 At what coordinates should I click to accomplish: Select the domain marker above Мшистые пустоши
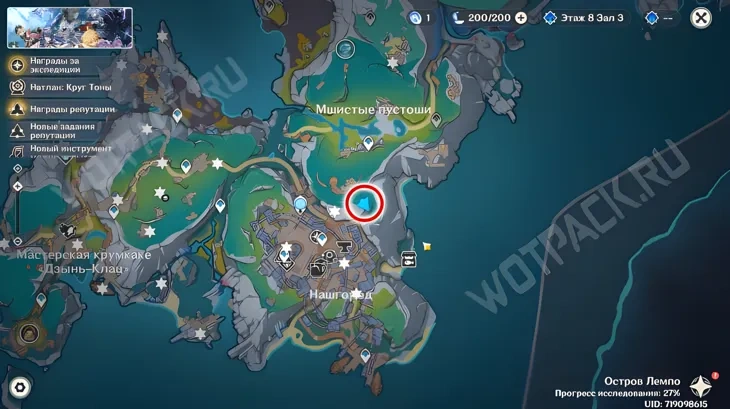click(346, 48)
